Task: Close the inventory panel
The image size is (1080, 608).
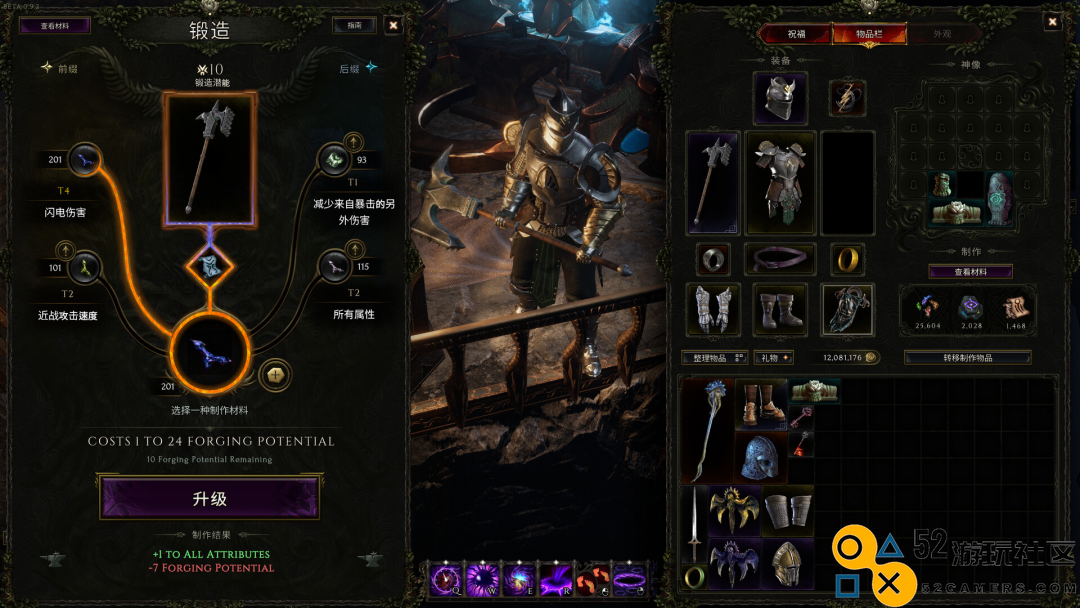Action: tap(1052, 21)
